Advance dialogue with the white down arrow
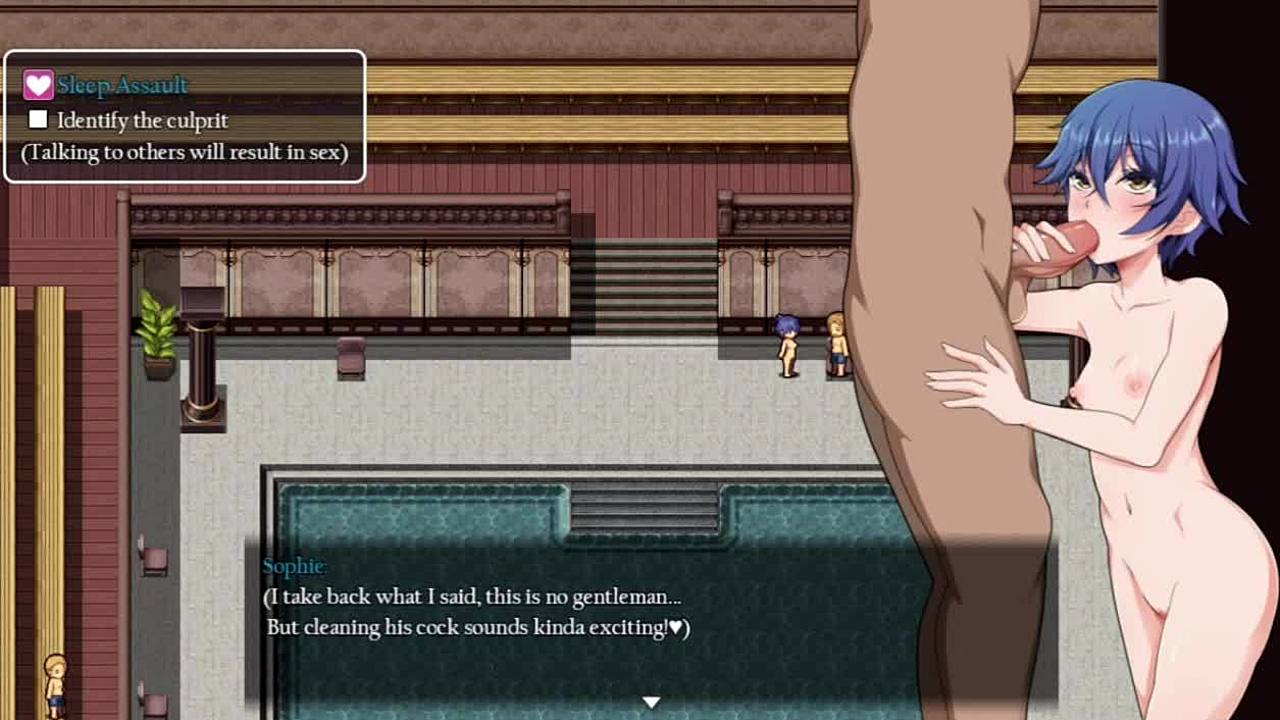Image resolution: width=1280 pixels, height=720 pixels. coord(651,702)
